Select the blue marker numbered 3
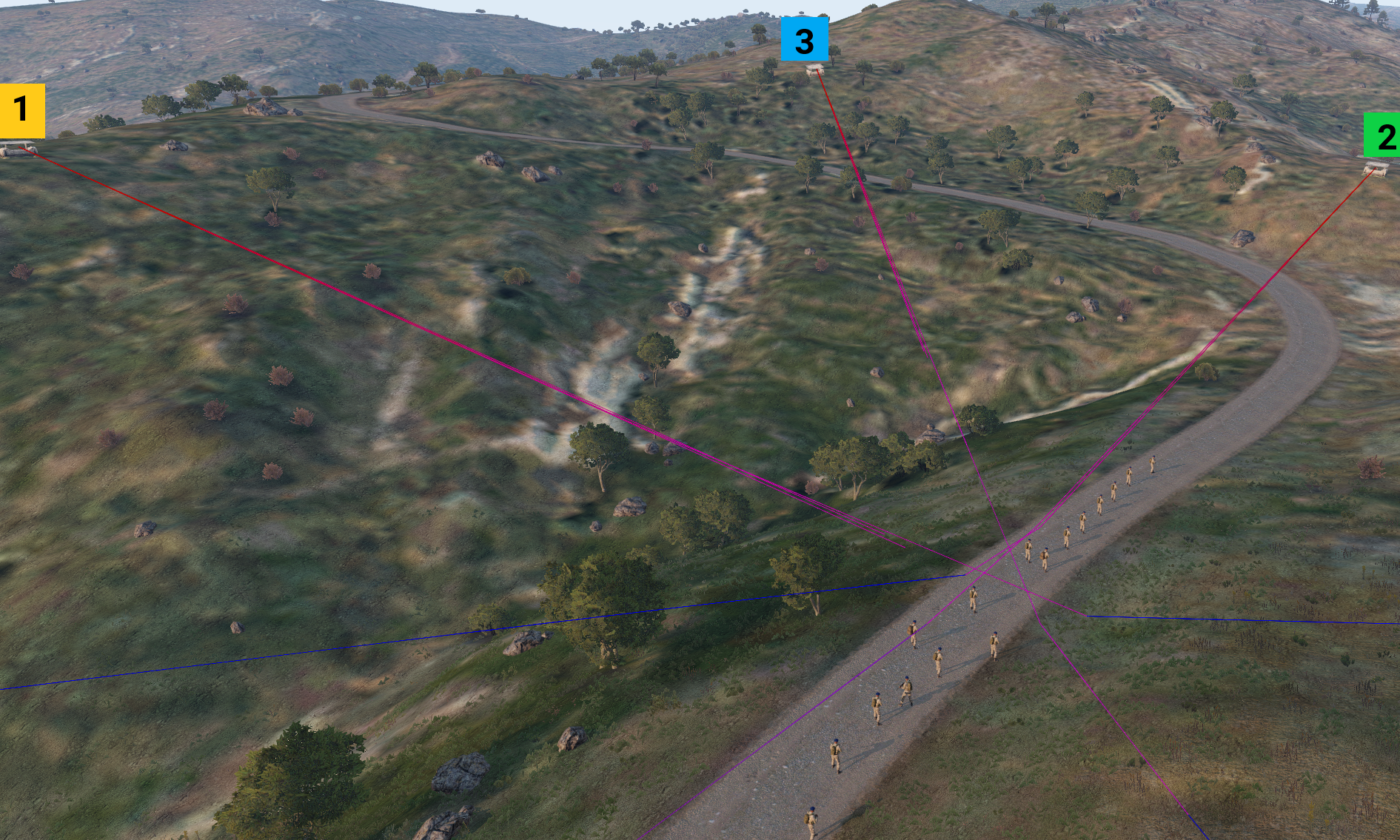The height and width of the screenshot is (840, 1400). point(804,39)
